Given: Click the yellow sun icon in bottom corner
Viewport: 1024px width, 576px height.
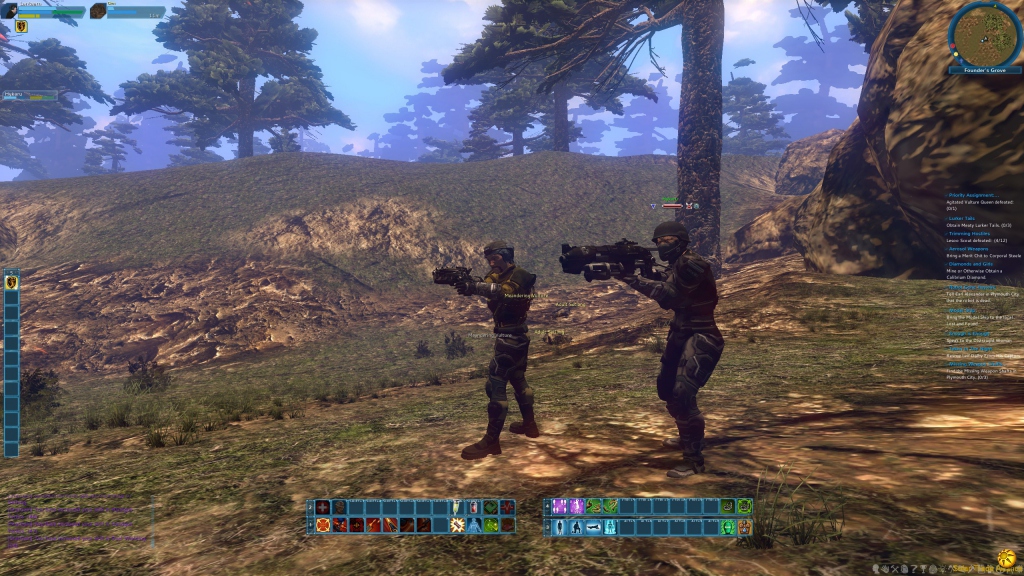Looking at the screenshot, I should (x=1007, y=557).
